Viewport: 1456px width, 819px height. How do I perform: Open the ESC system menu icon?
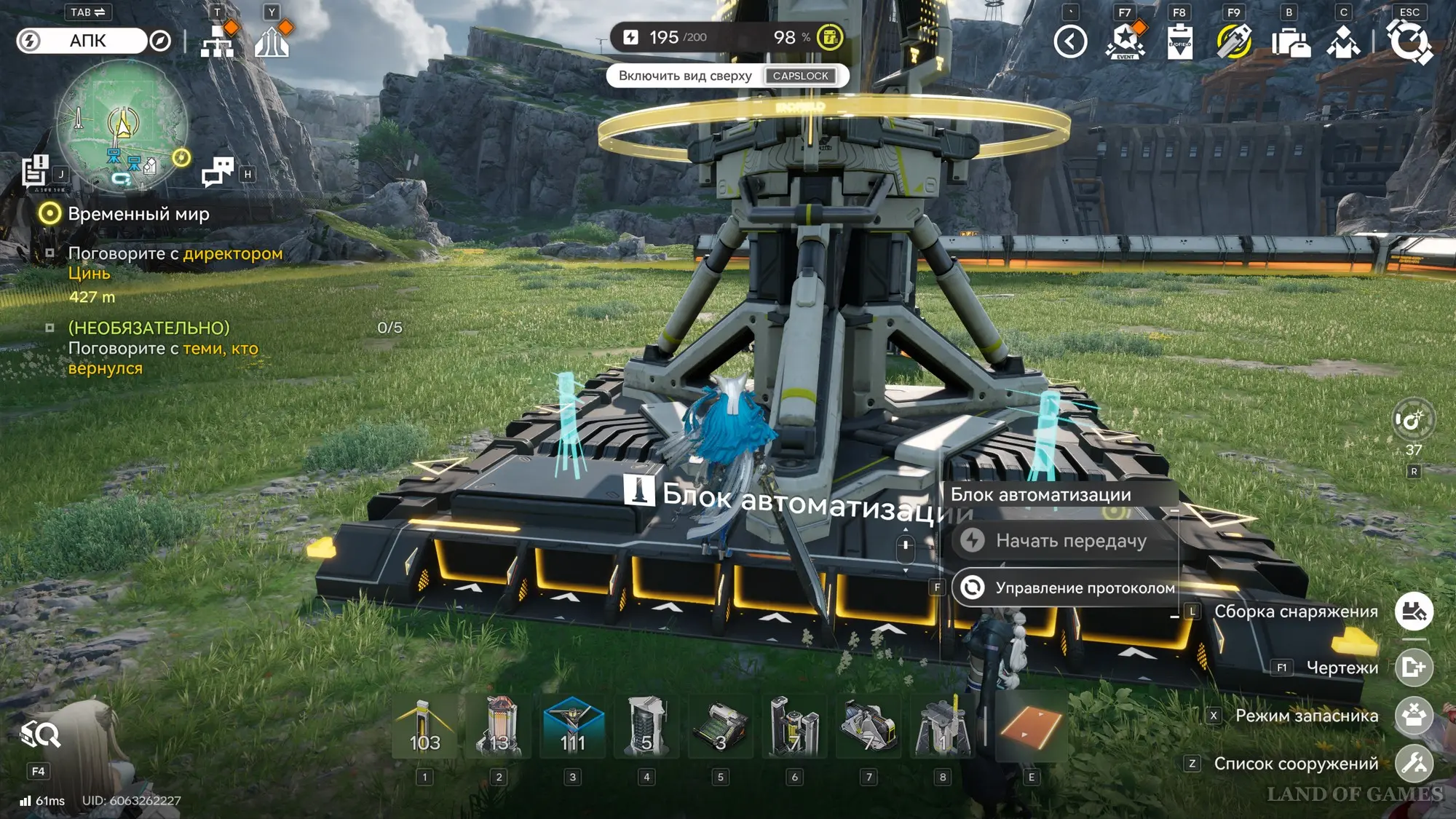[1409, 41]
